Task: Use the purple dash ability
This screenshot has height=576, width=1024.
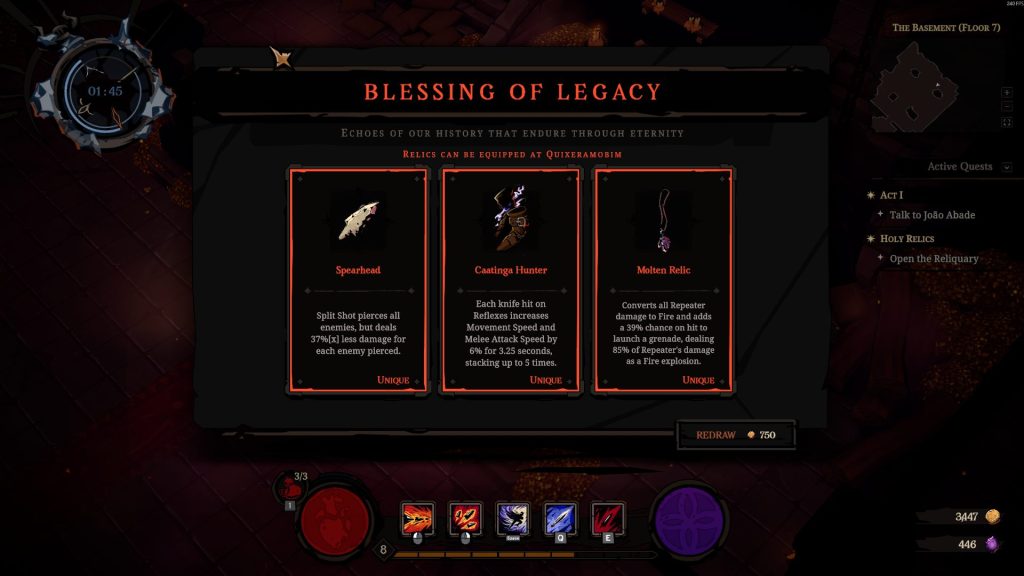Action: coord(513,518)
